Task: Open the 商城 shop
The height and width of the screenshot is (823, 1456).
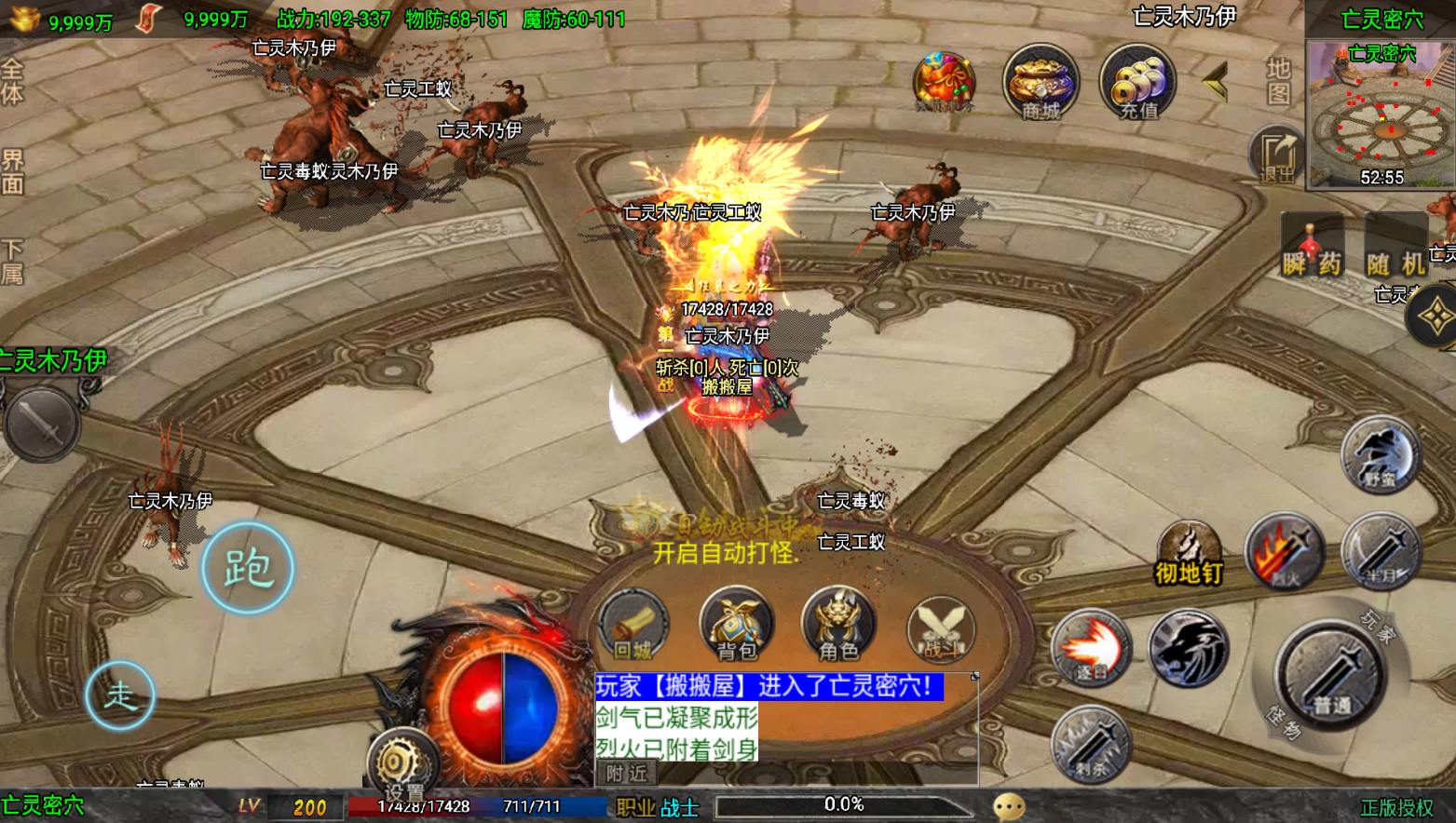Action: click(x=1041, y=82)
